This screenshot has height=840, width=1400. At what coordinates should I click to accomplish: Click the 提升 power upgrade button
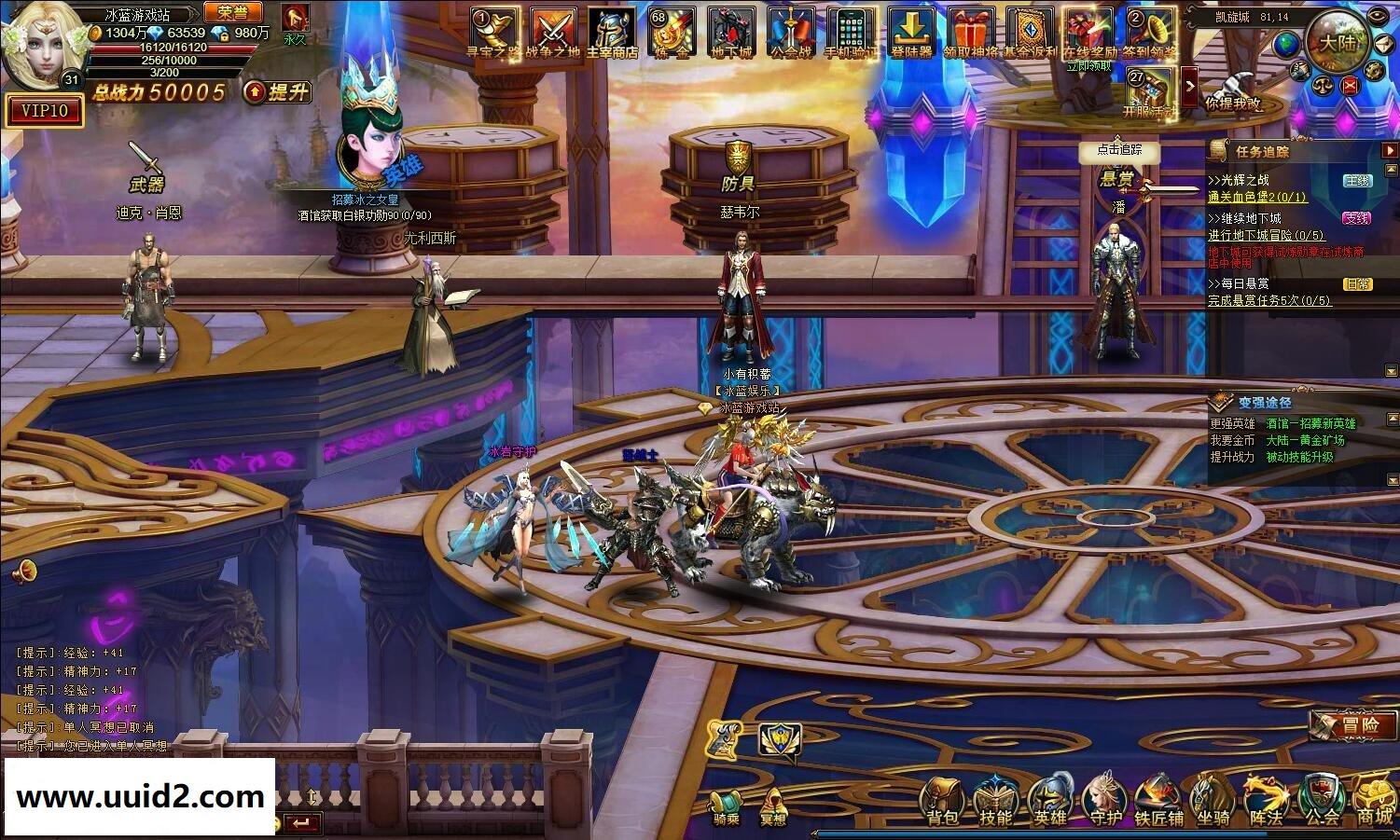(x=277, y=91)
